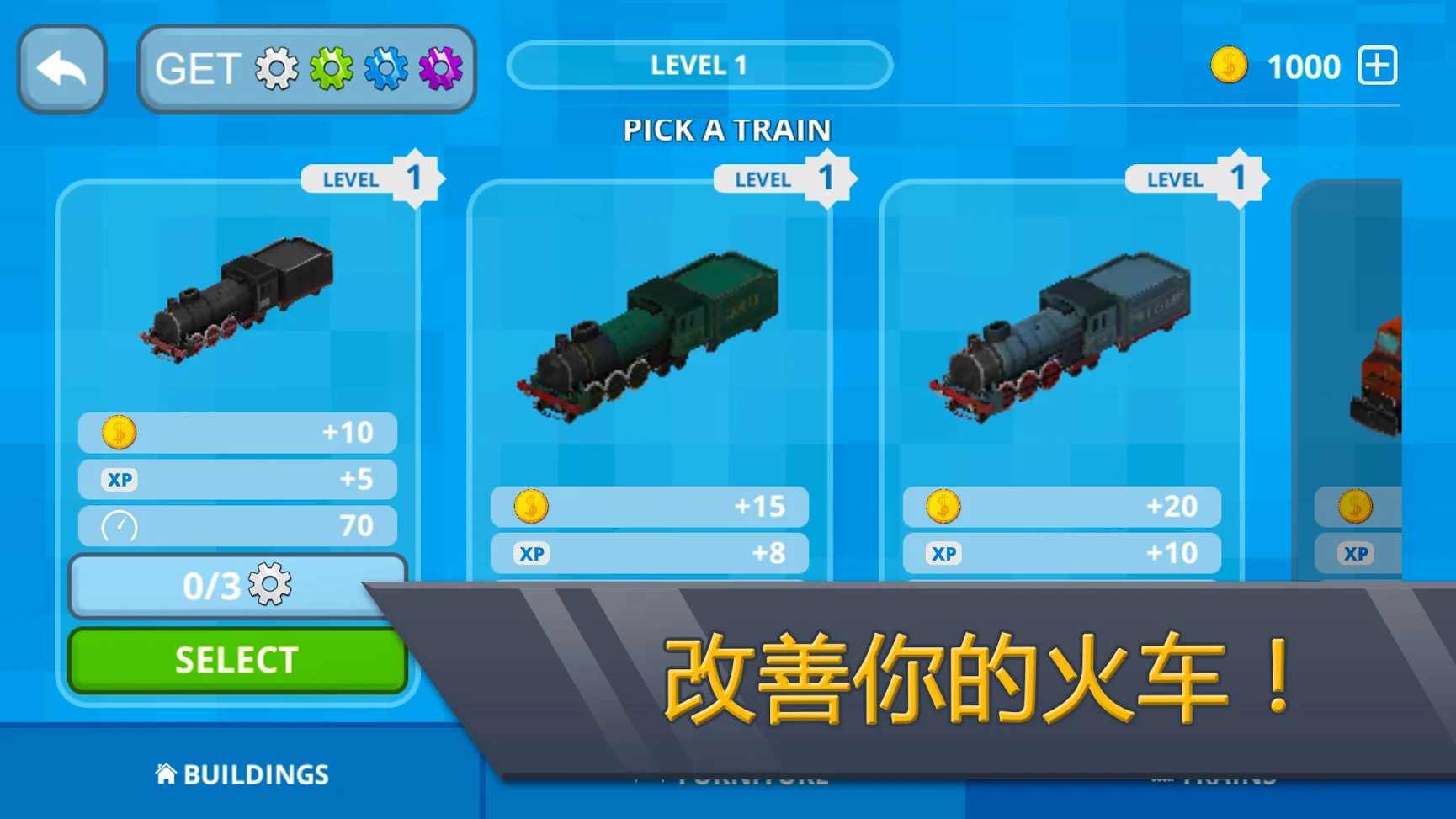Click the LEVEL 1 header banner
The height and width of the screenshot is (819, 1456).
[x=699, y=64]
